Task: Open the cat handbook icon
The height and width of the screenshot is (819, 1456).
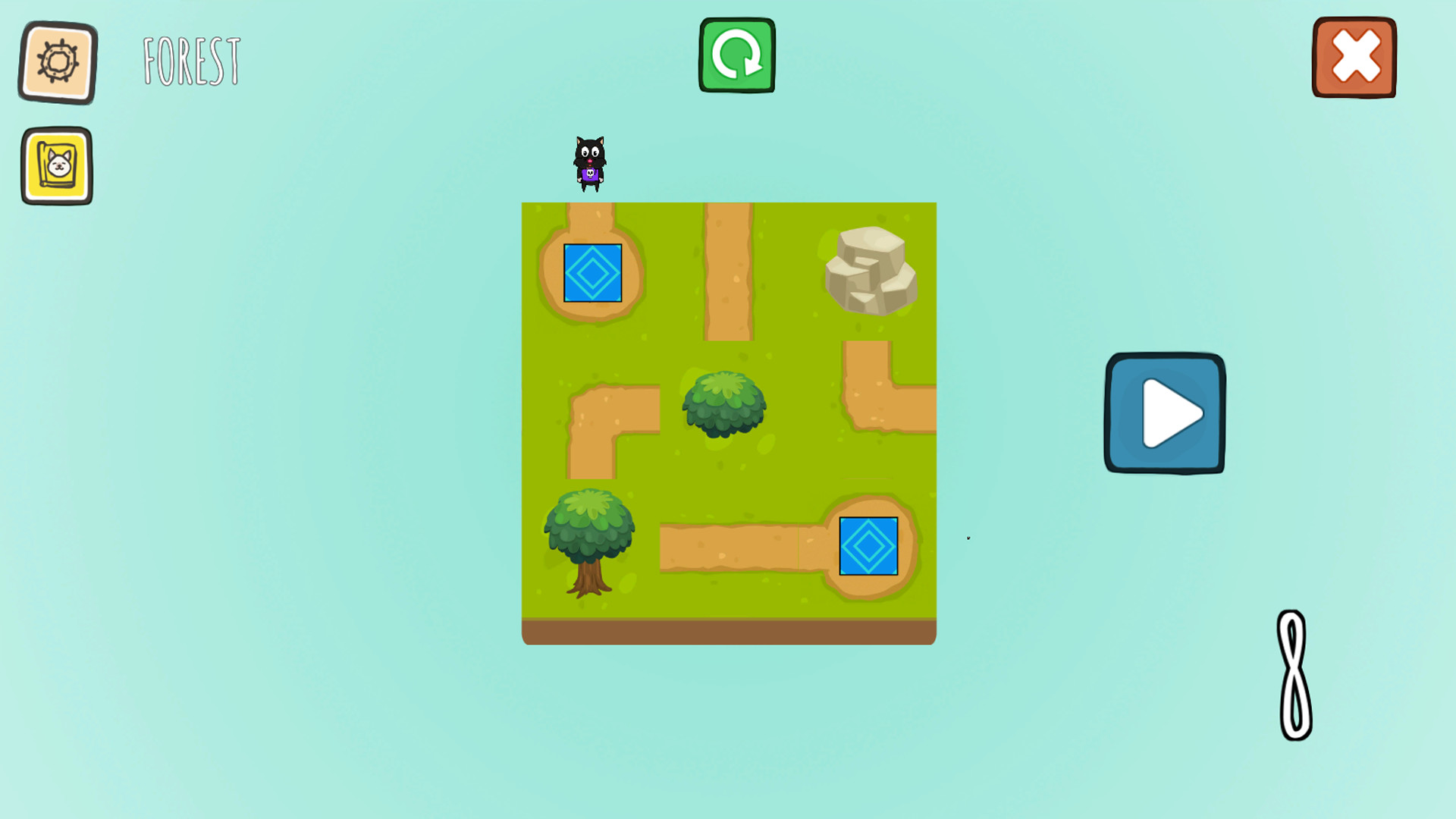Action: point(57,165)
